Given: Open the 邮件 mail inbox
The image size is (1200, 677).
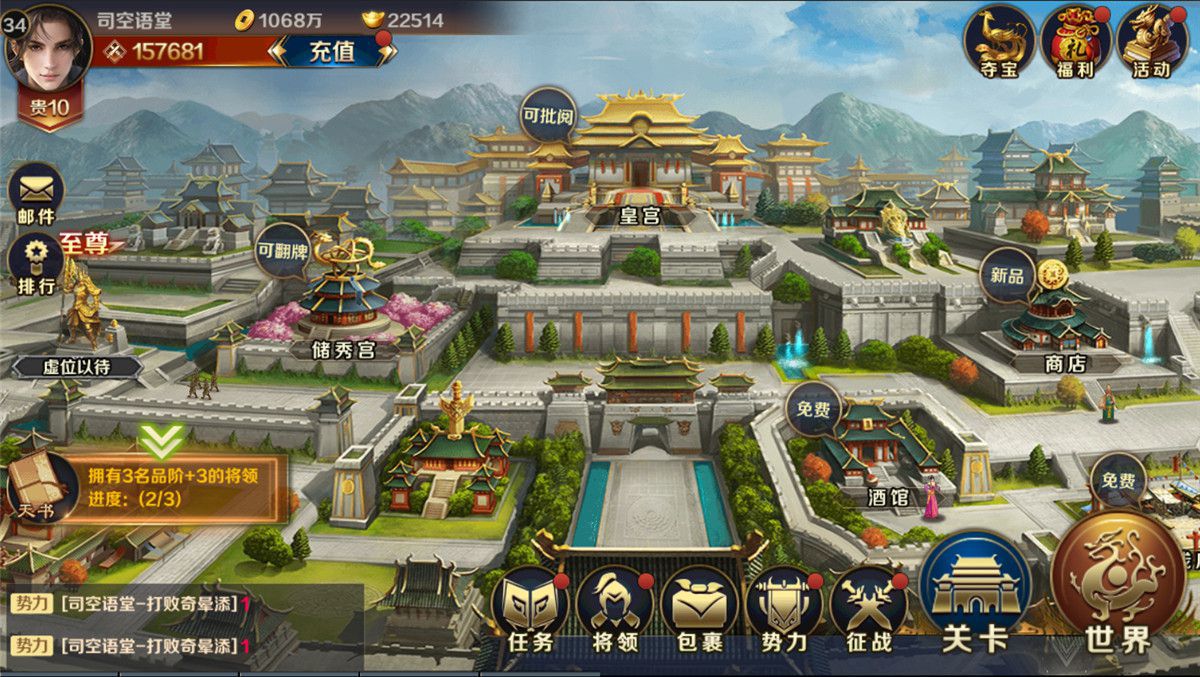Looking at the screenshot, I should (x=36, y=194).
